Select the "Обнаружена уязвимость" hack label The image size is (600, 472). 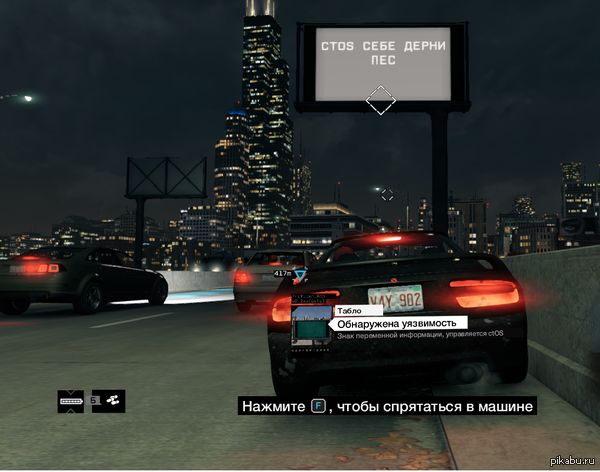(x=397, y=324)
